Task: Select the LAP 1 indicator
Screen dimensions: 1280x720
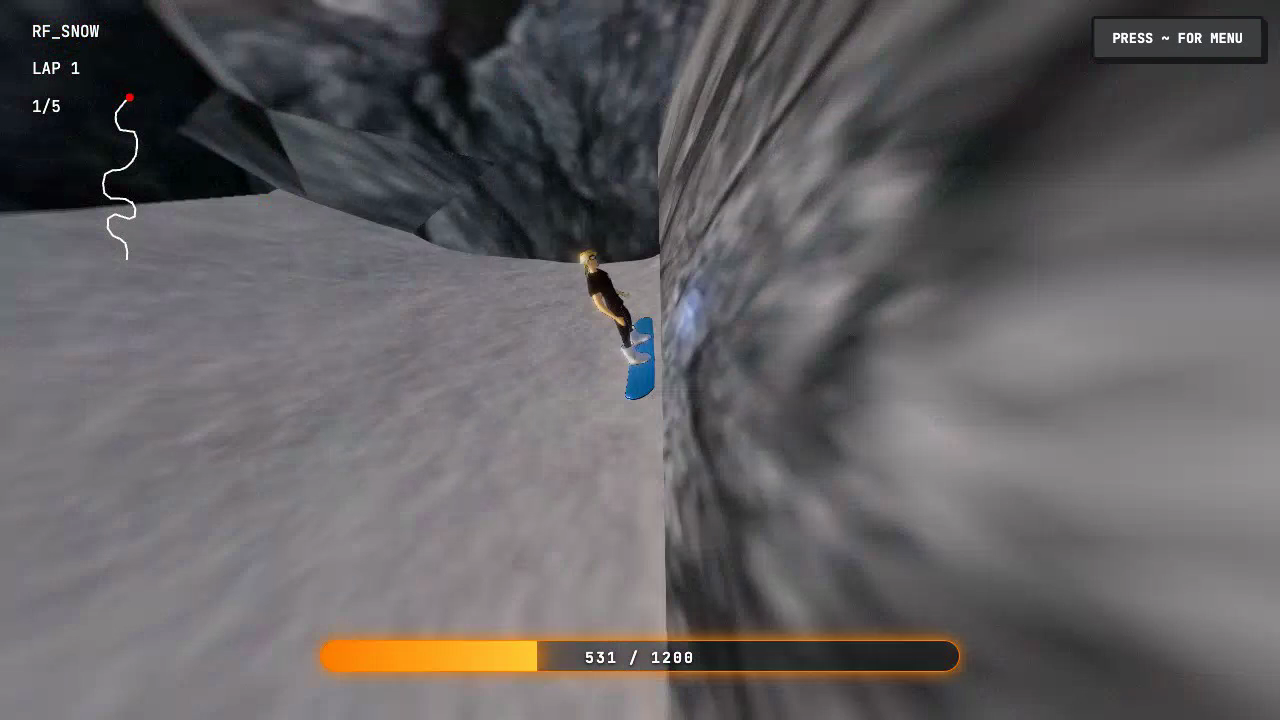Action: click(x=55, y=68)
